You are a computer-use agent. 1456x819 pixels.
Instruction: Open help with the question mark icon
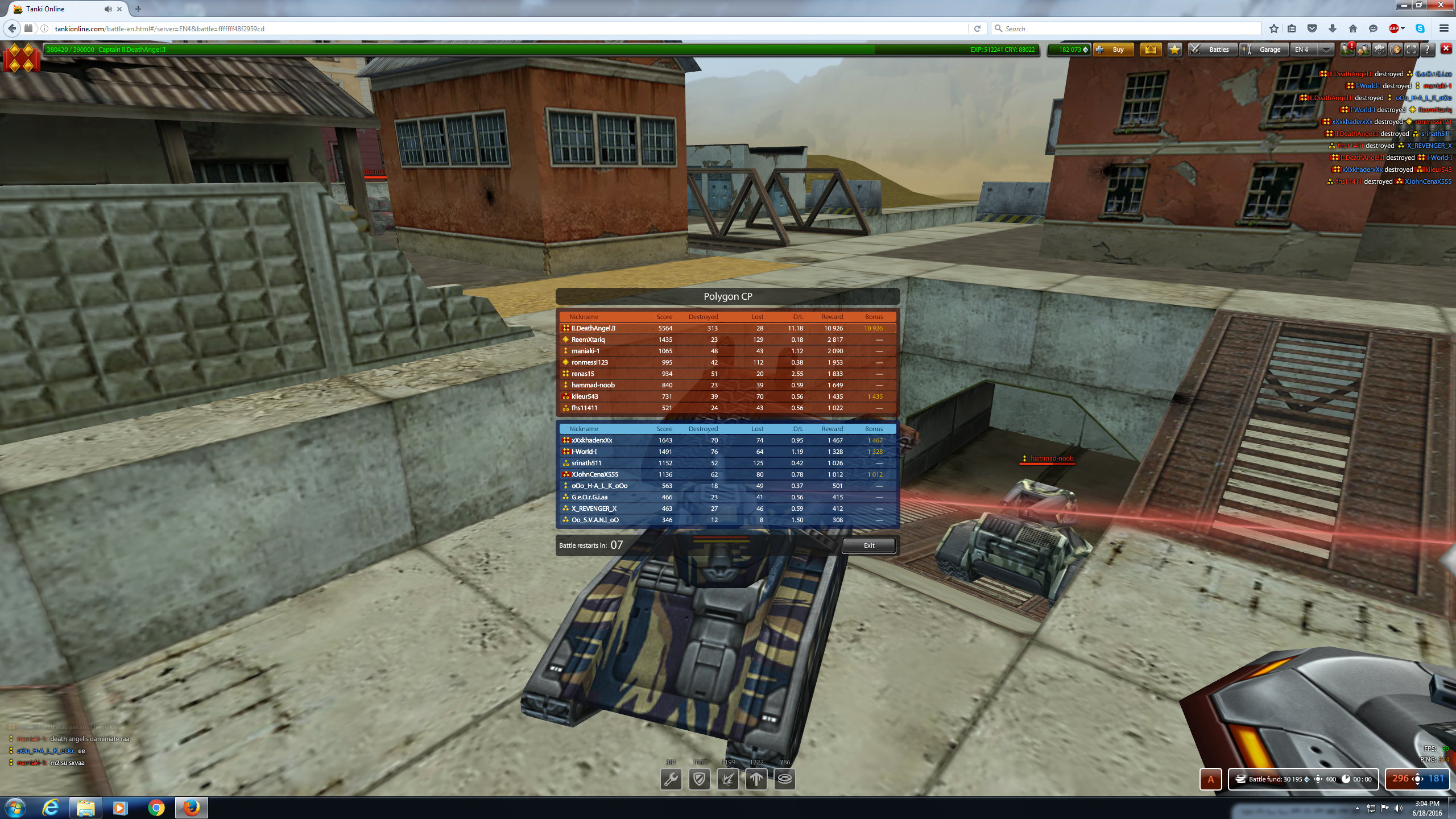(1426, 50)
